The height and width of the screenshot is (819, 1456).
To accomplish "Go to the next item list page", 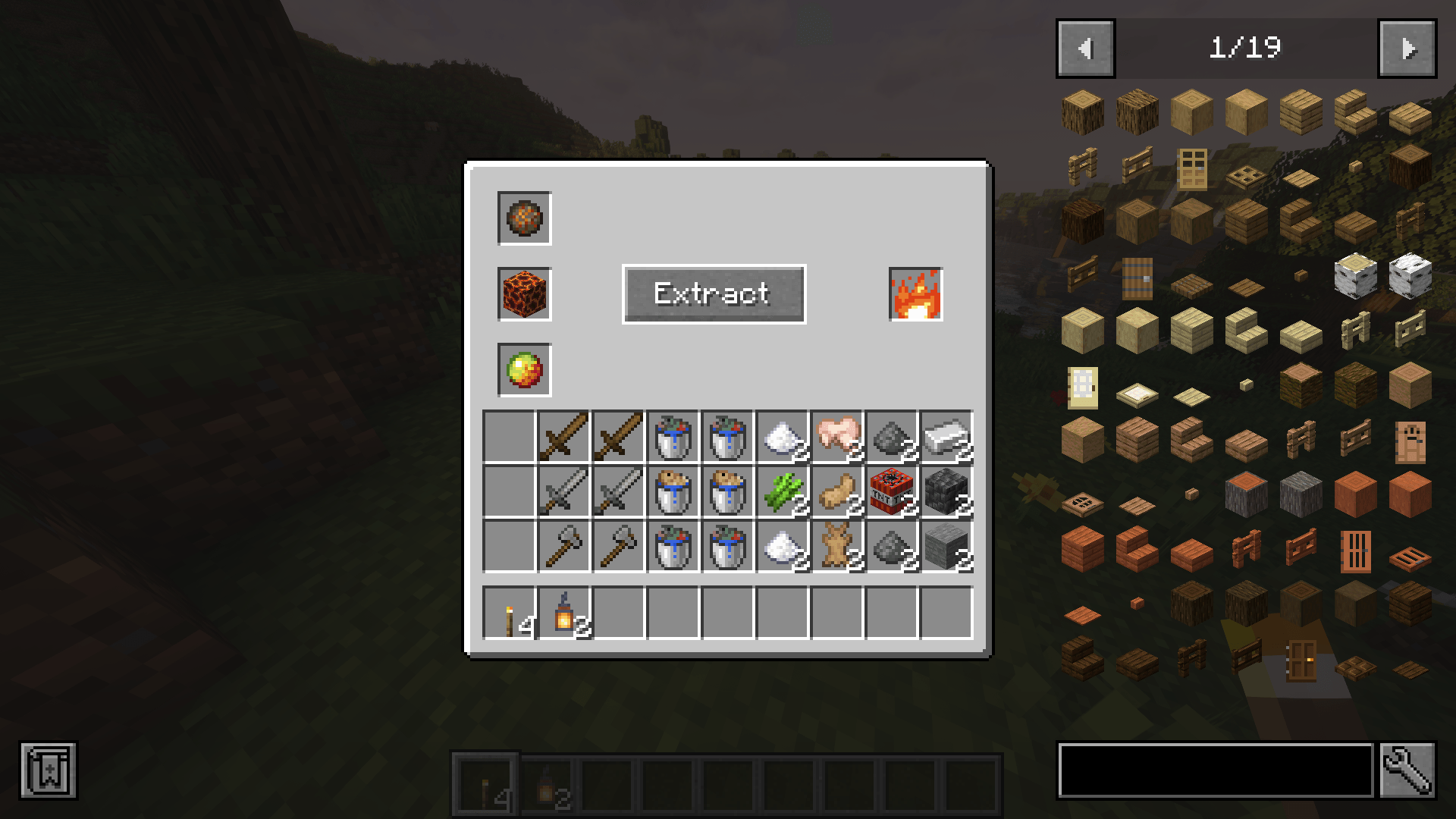I will coord(1409,48).
